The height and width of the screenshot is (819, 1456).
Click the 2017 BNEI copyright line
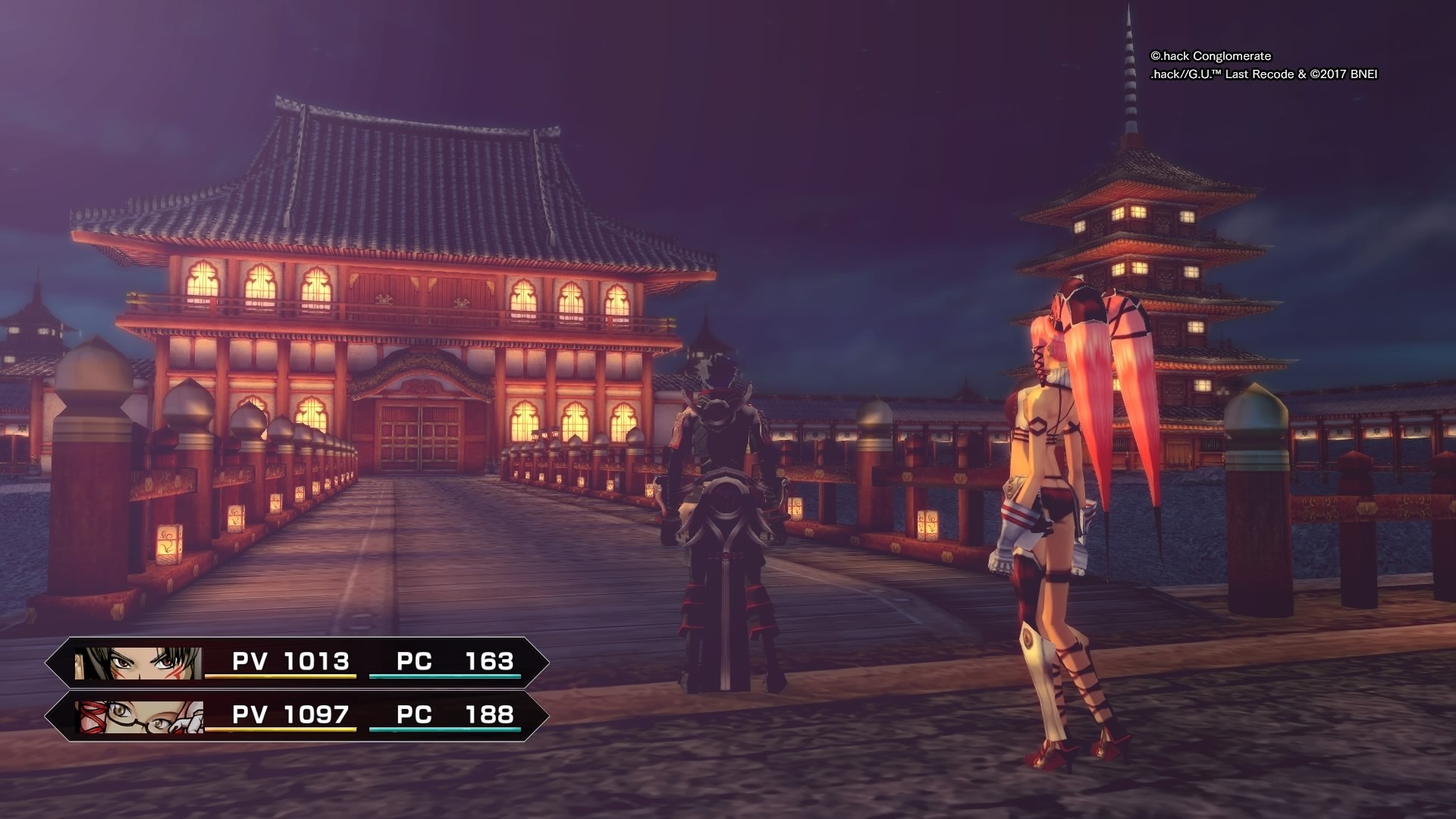tap(1266, 76)
